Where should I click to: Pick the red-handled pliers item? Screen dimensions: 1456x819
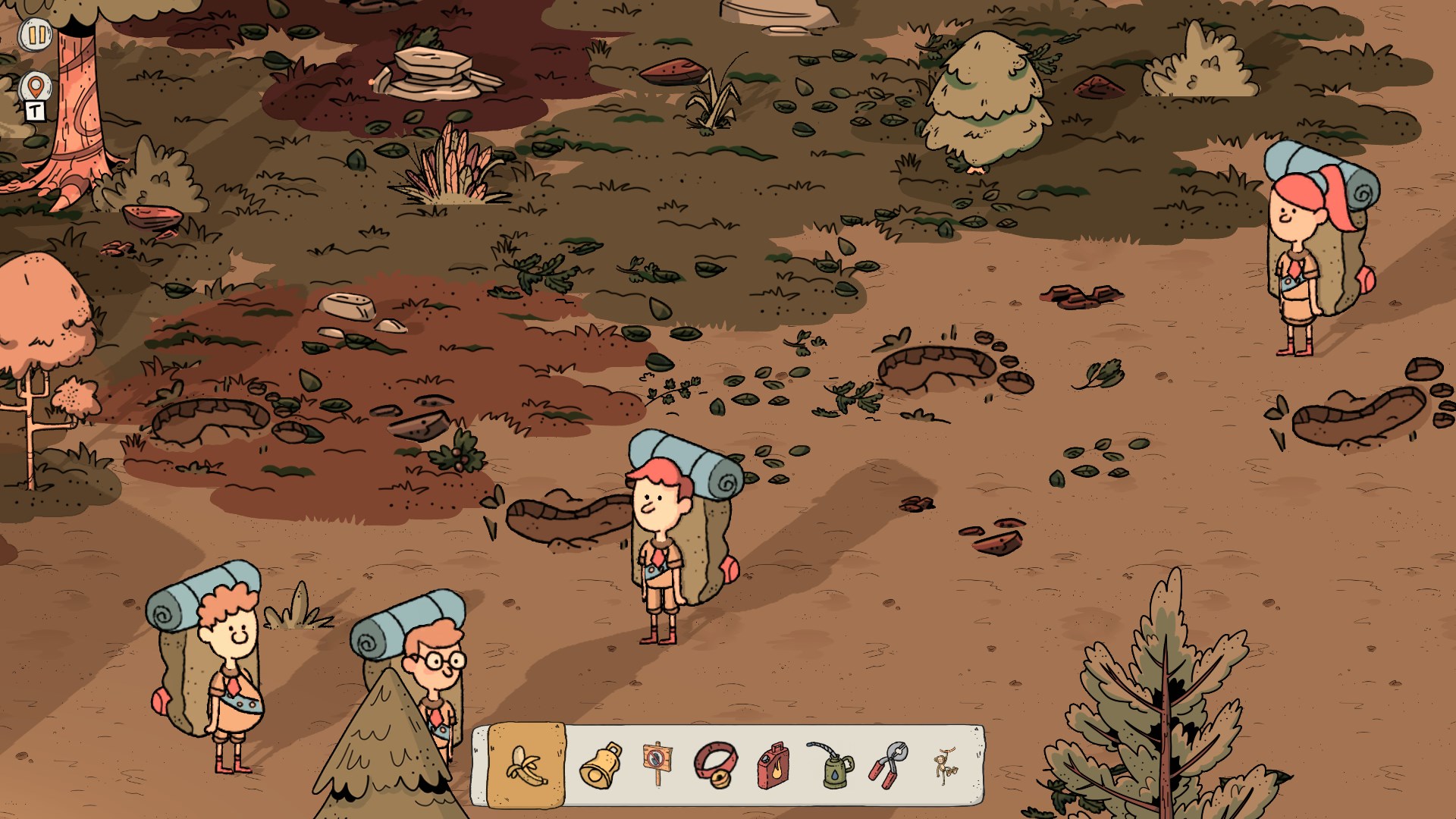pyautogui.click(x=888, y=764)
